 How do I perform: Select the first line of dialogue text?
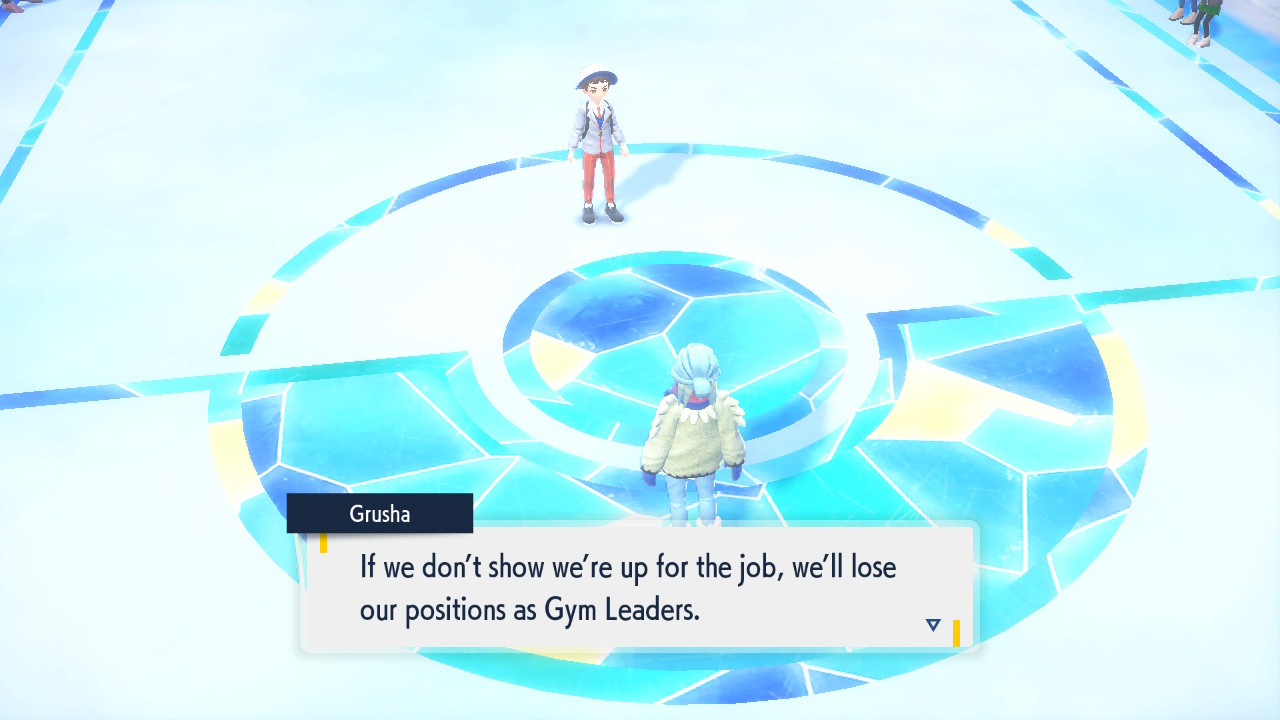624,566
